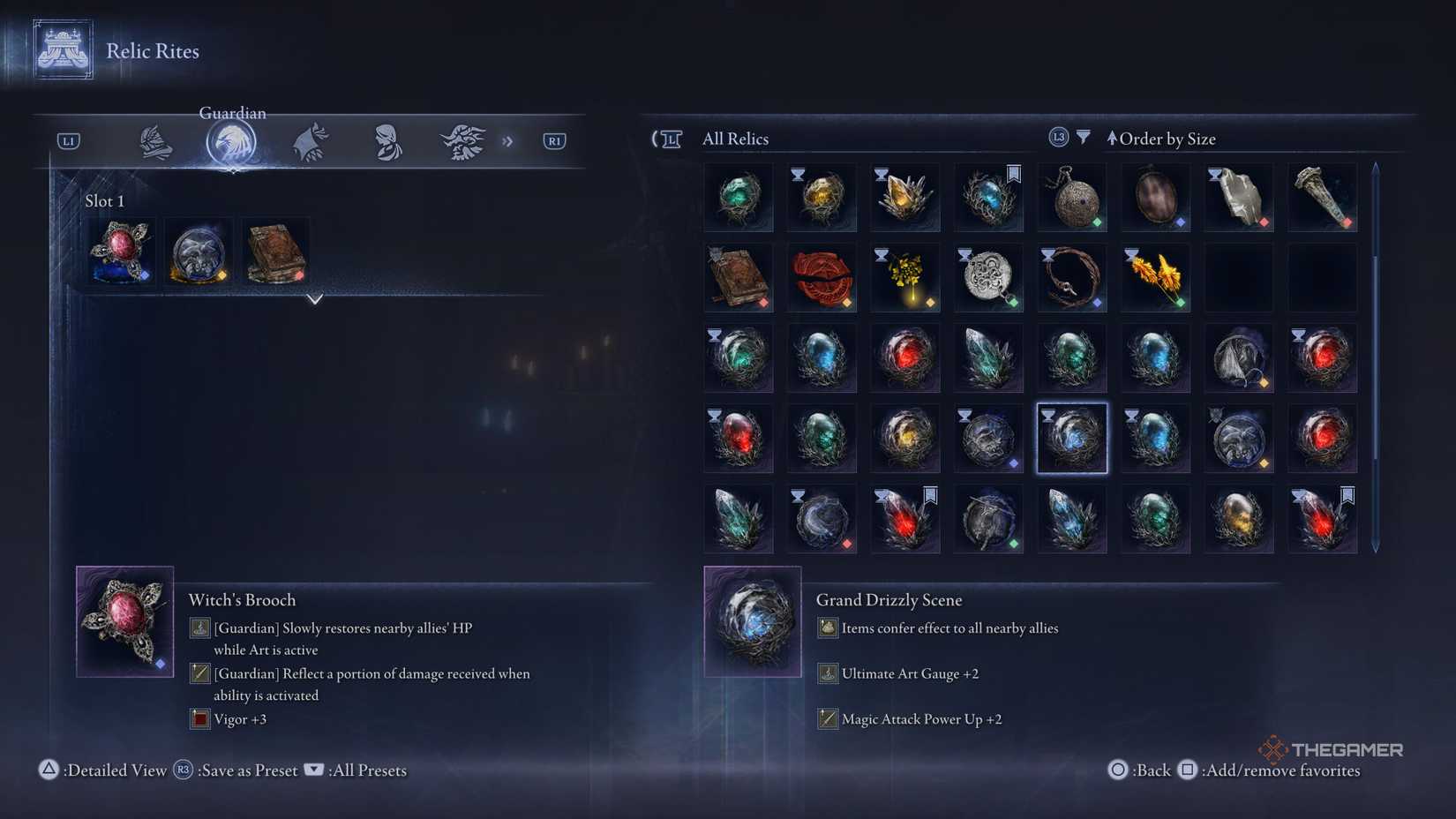Toggle the bookmark on the red relic at bottom-right
The width and height of the screenshot is (1456, 819).
click(1347, 495)
